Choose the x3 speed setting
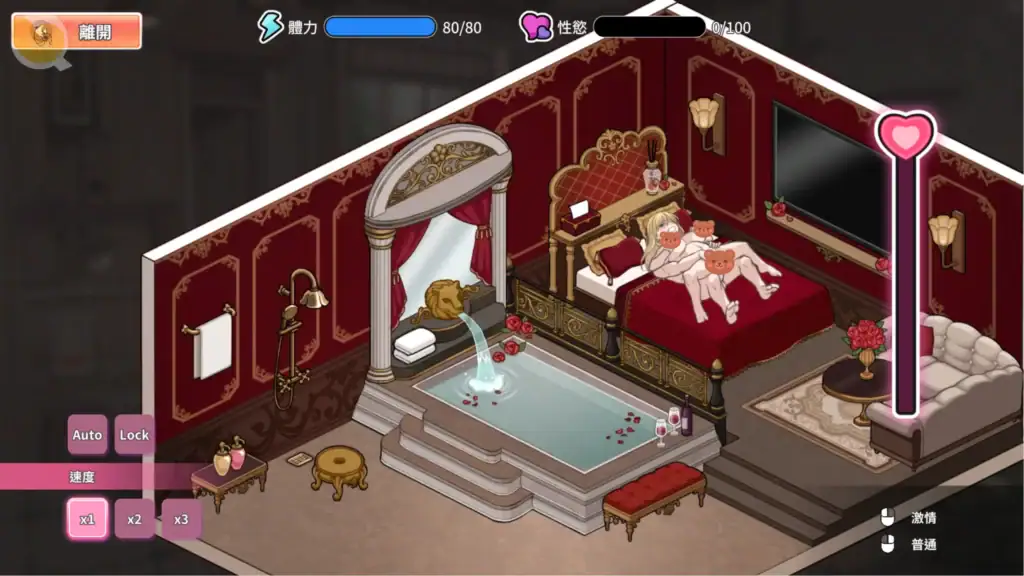Image resolution: width=1024 pixels, height=576 pixels. tap(181, 519)
